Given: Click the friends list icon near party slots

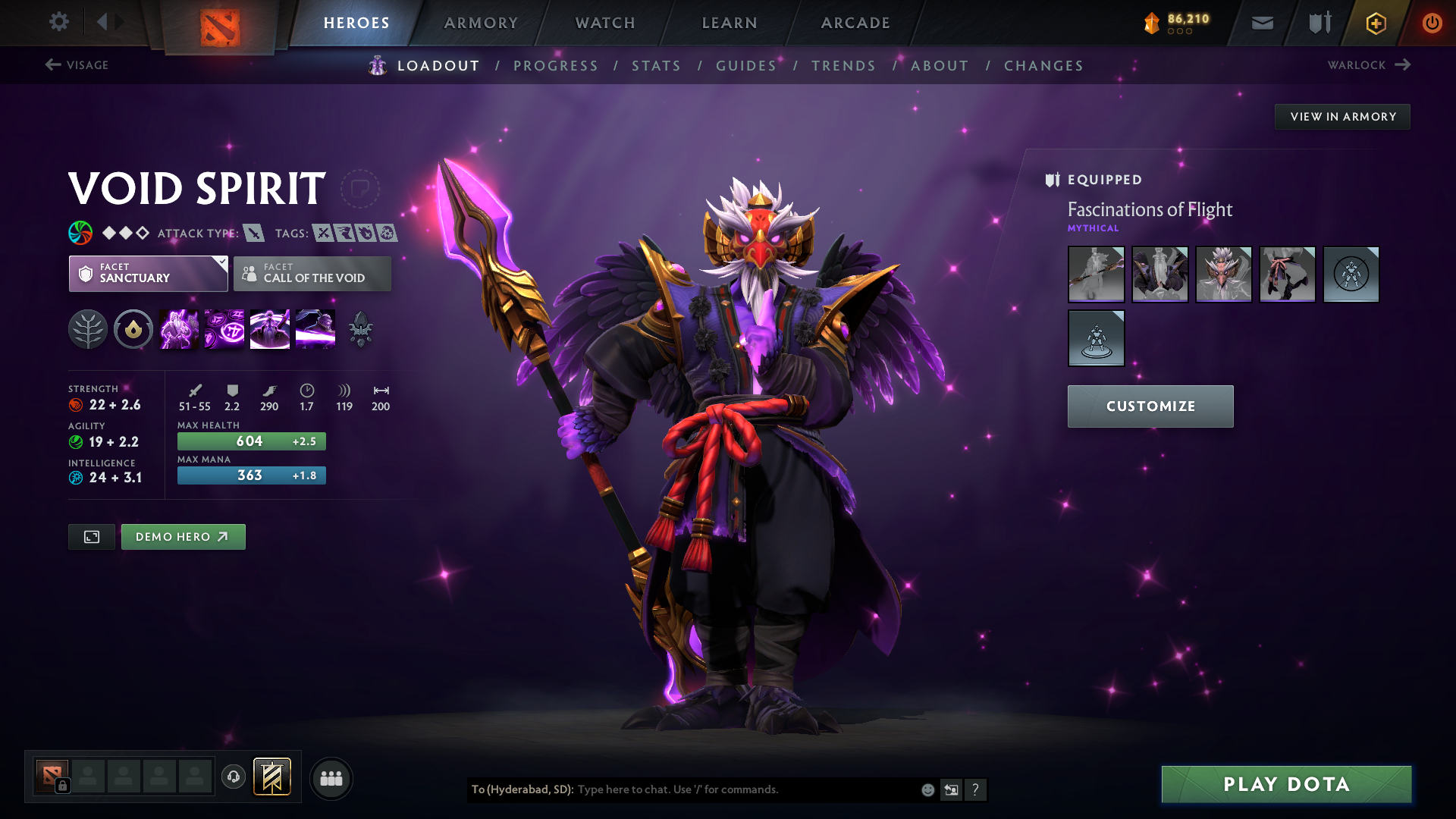Looking at the screenshot, I should [331, 777].
